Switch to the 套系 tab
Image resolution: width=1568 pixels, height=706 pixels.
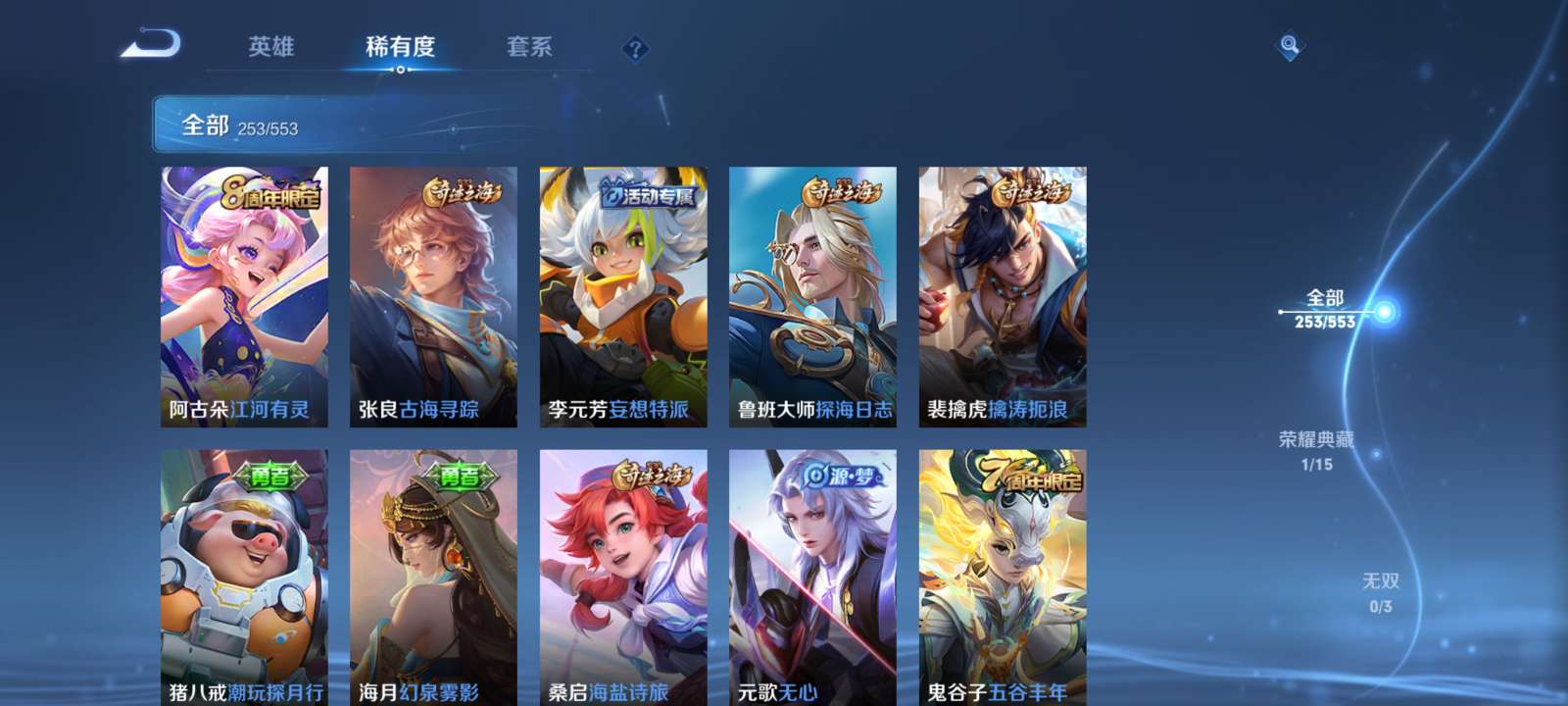(x=527, y=47)
